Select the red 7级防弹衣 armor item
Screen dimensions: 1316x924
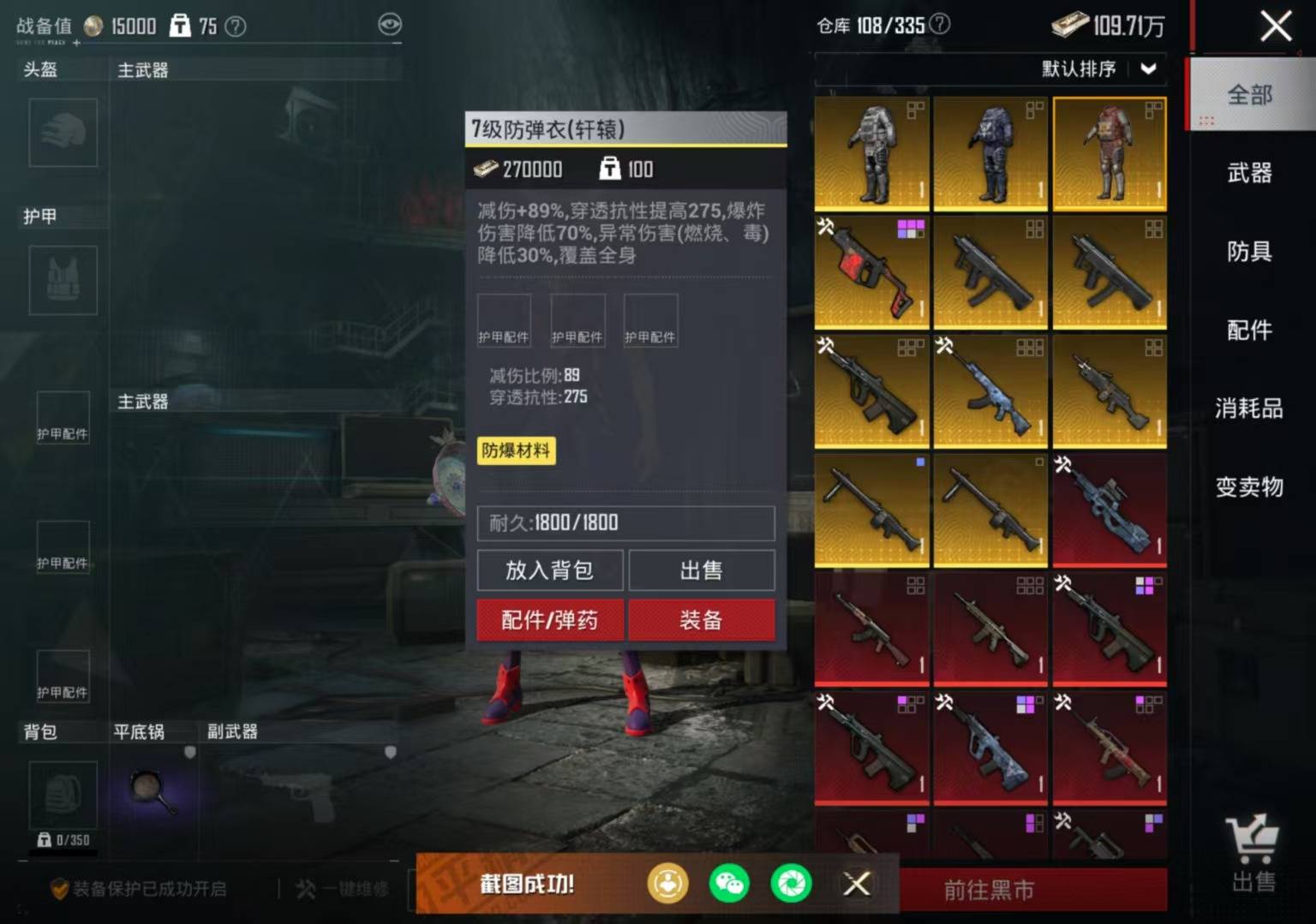tap(1110, 153)
